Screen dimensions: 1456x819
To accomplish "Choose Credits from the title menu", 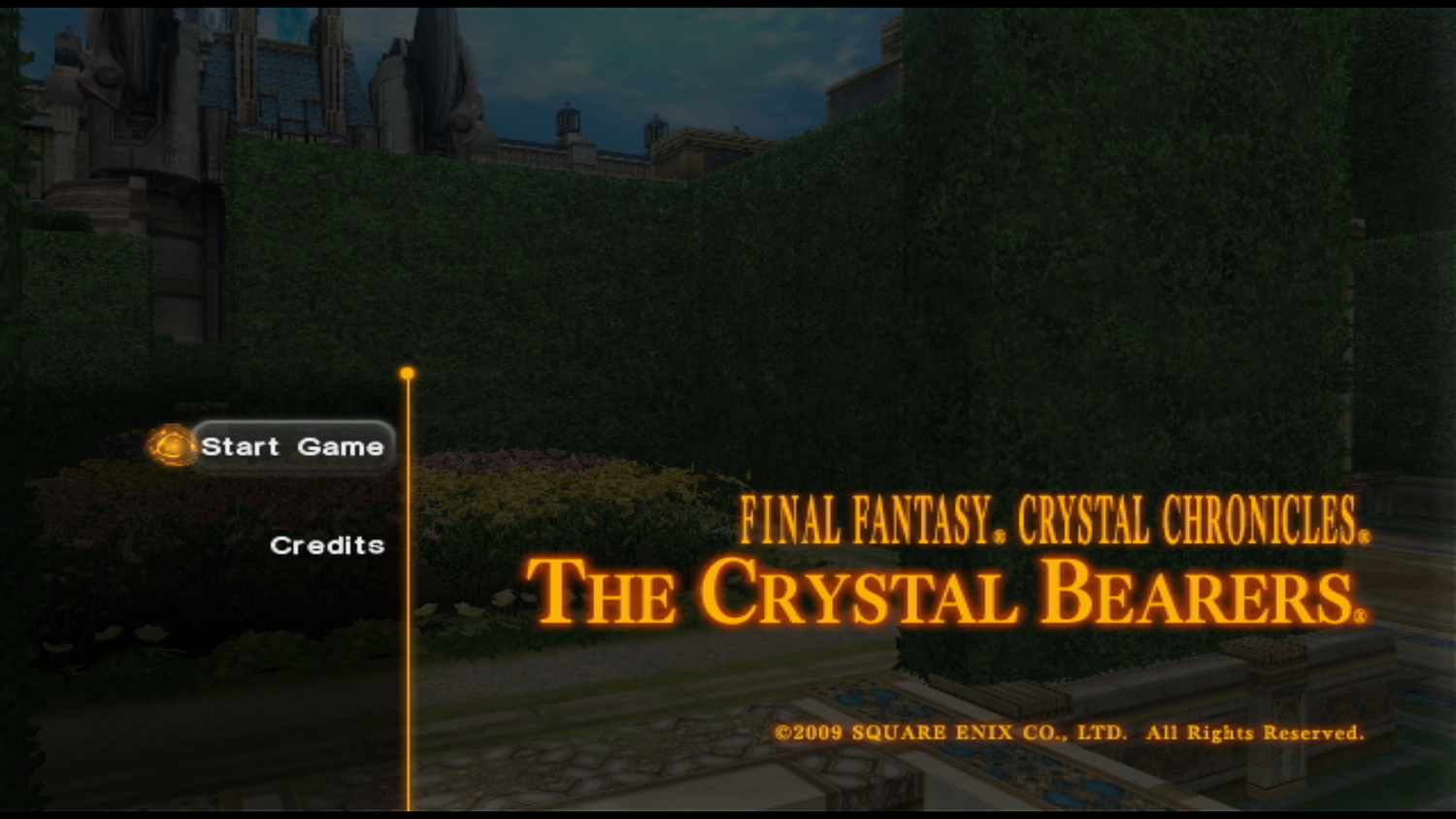I will coord(327,545).
